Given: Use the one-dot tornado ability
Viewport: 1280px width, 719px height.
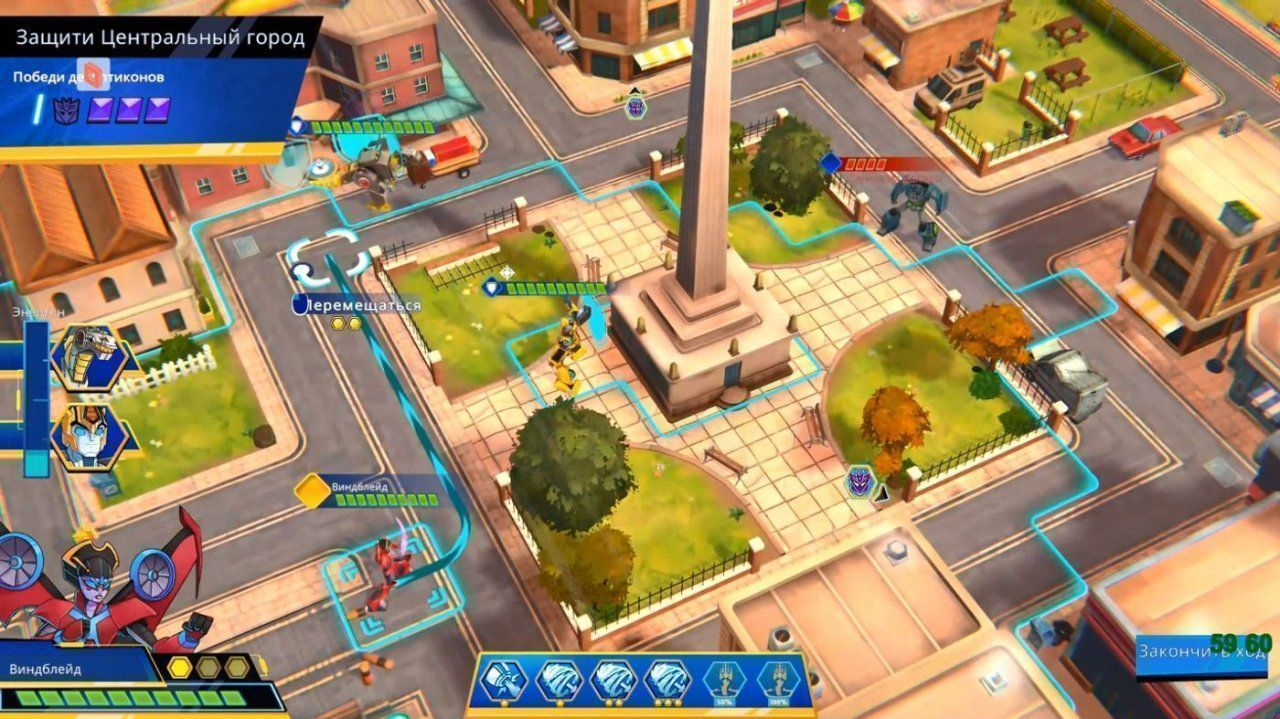Looking at the screenshot, I should point(558,681).
